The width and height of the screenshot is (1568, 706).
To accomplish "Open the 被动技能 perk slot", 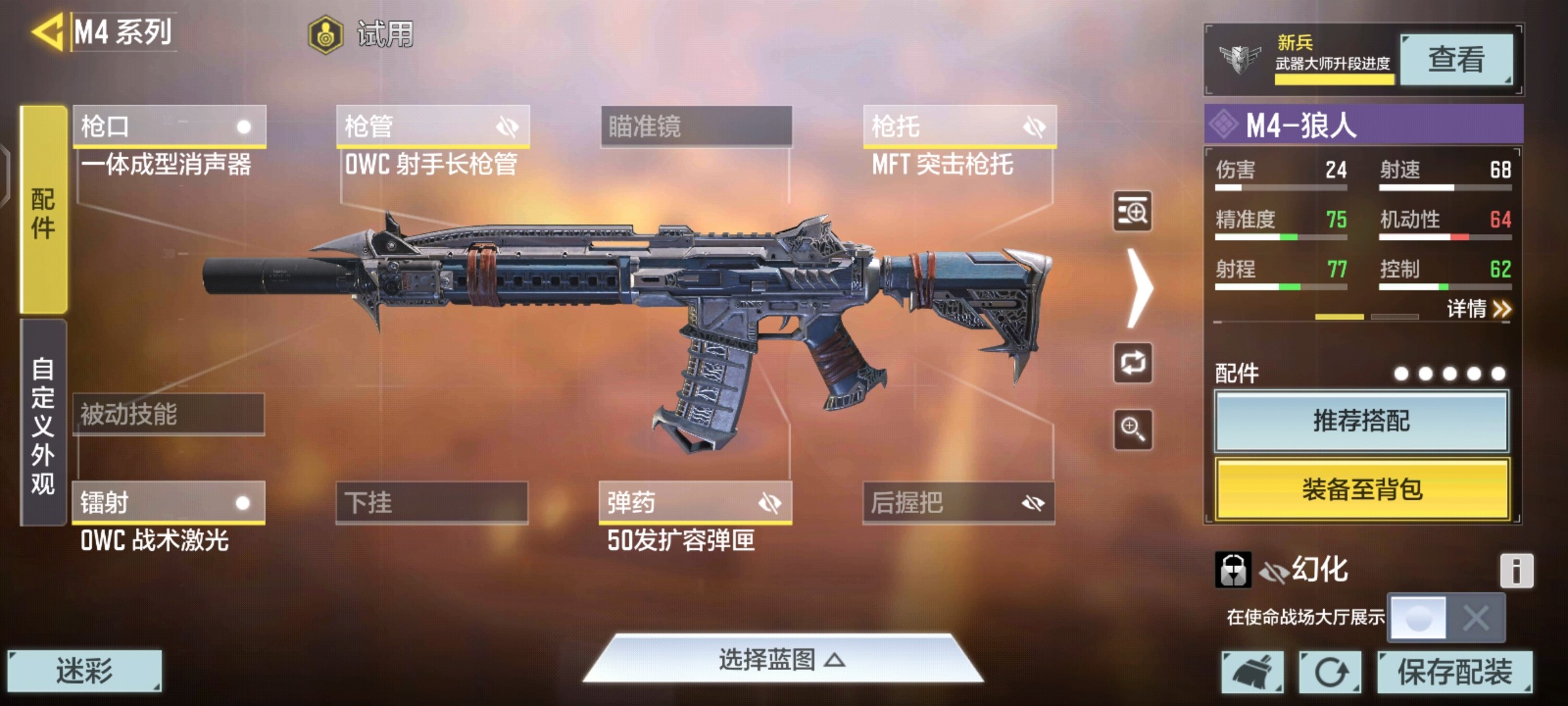I will (x=169, y=414).
